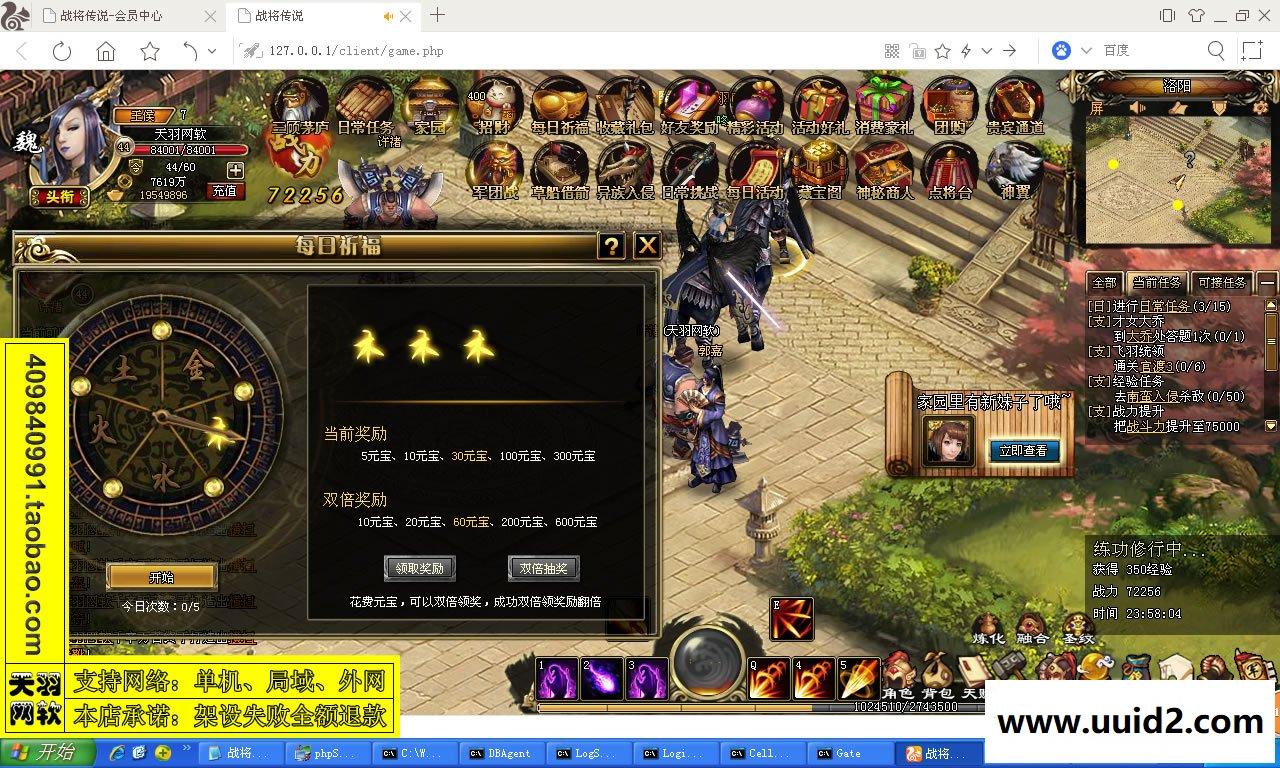This screenshot has height=768, width=1280.
Task: Open the 草船借箭 event icon
Action: point(558,170)
